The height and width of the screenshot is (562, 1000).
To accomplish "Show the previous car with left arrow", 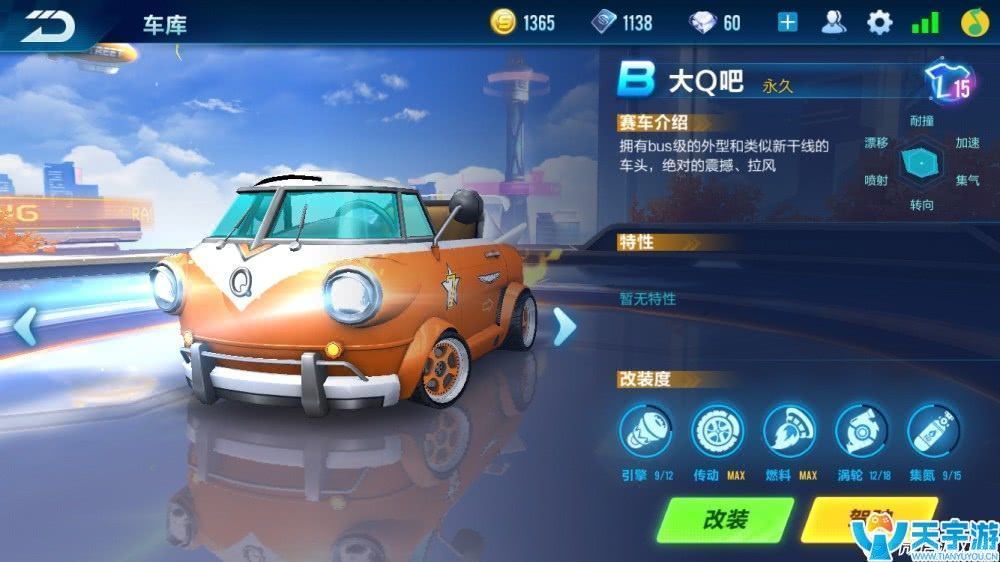I will (25, 326).
